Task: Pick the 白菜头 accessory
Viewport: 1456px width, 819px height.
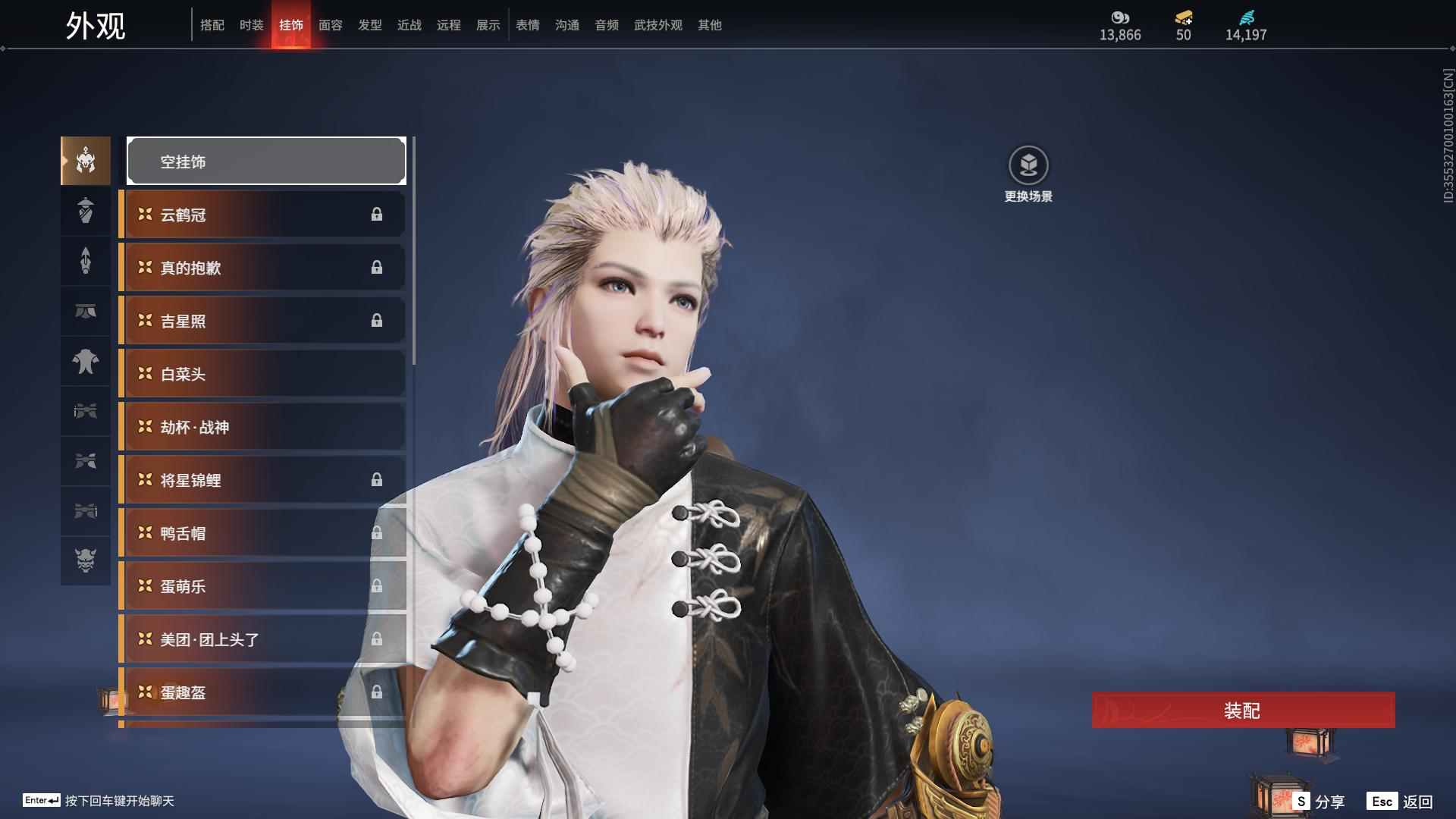Action: [262, 374]
